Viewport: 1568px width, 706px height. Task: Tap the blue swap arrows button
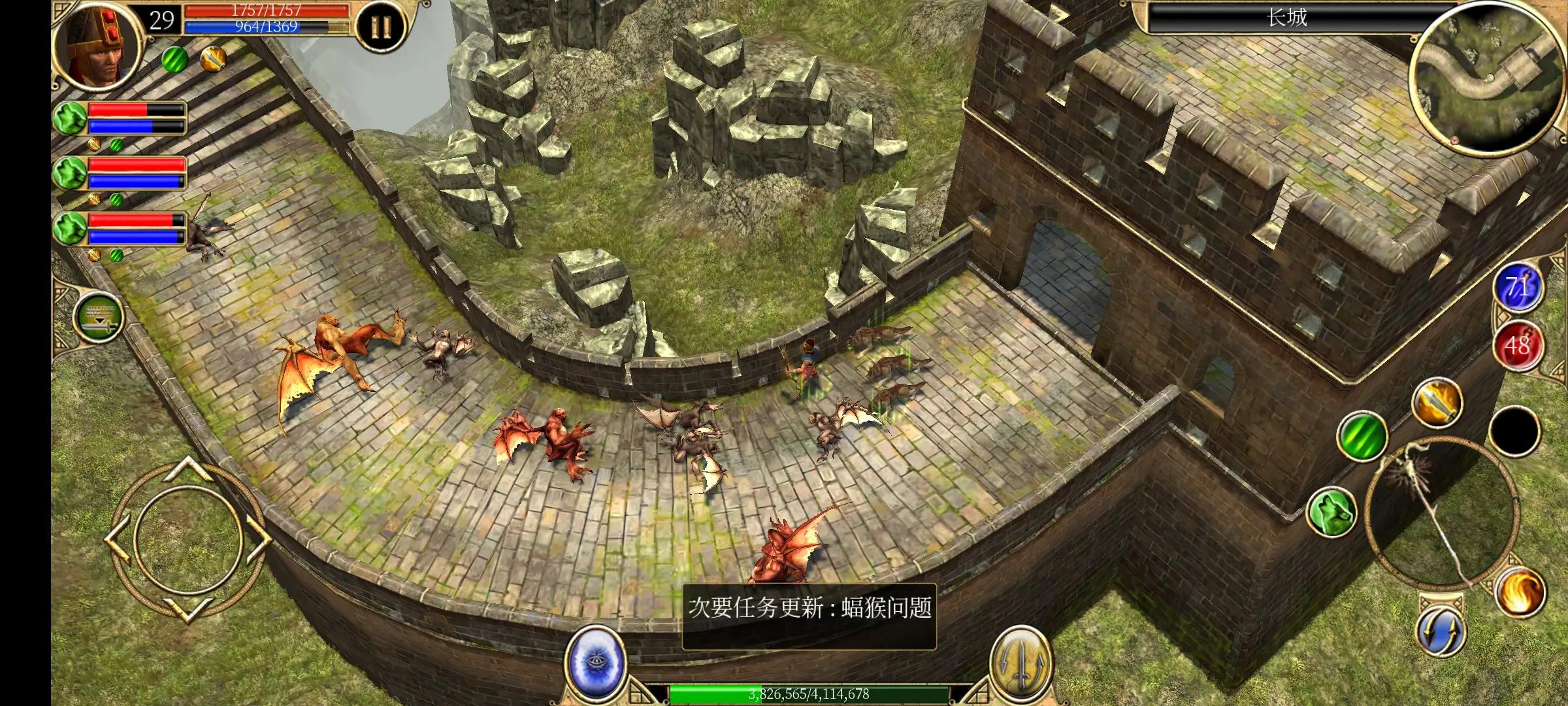click(1440, 631)
